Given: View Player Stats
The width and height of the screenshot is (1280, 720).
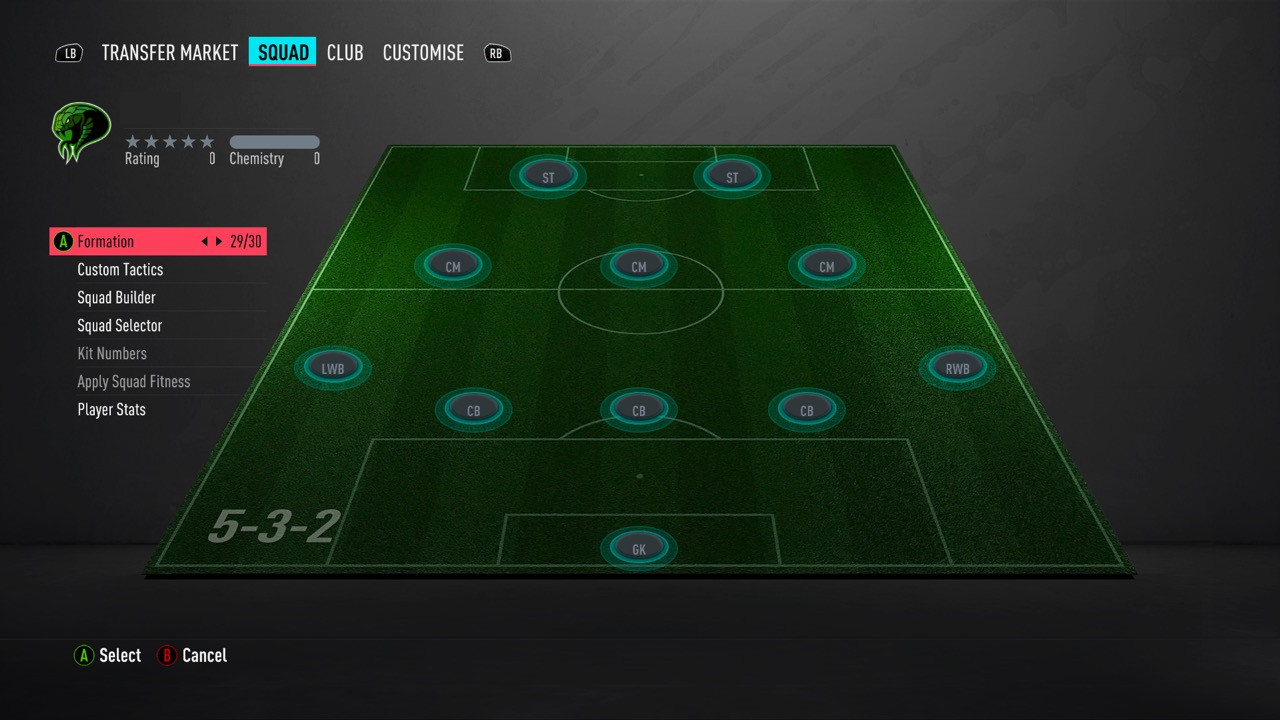Looking at the screenshot, I should click(x=111, y=409).
